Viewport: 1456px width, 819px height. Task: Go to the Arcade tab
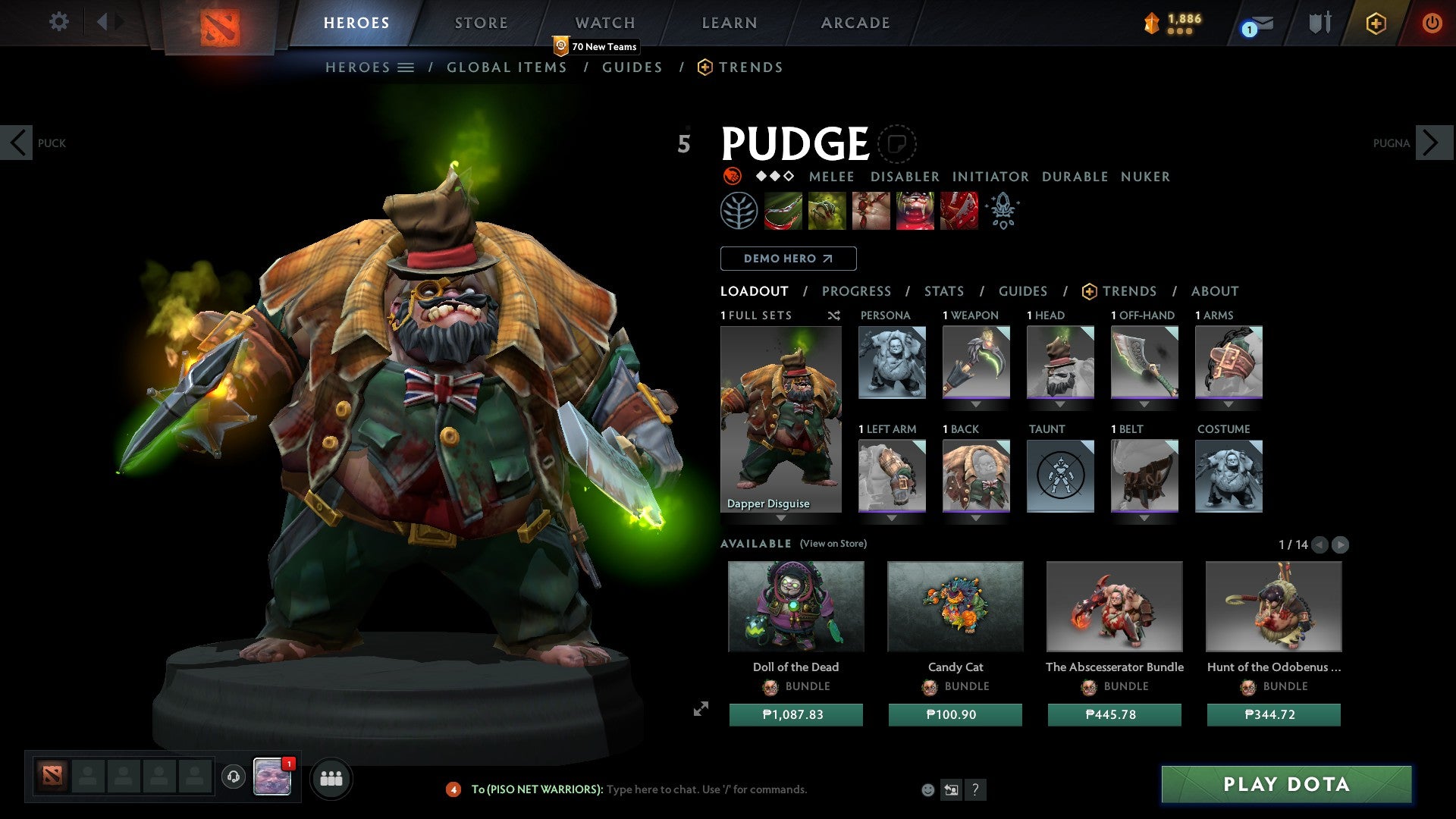coord(855,23)
